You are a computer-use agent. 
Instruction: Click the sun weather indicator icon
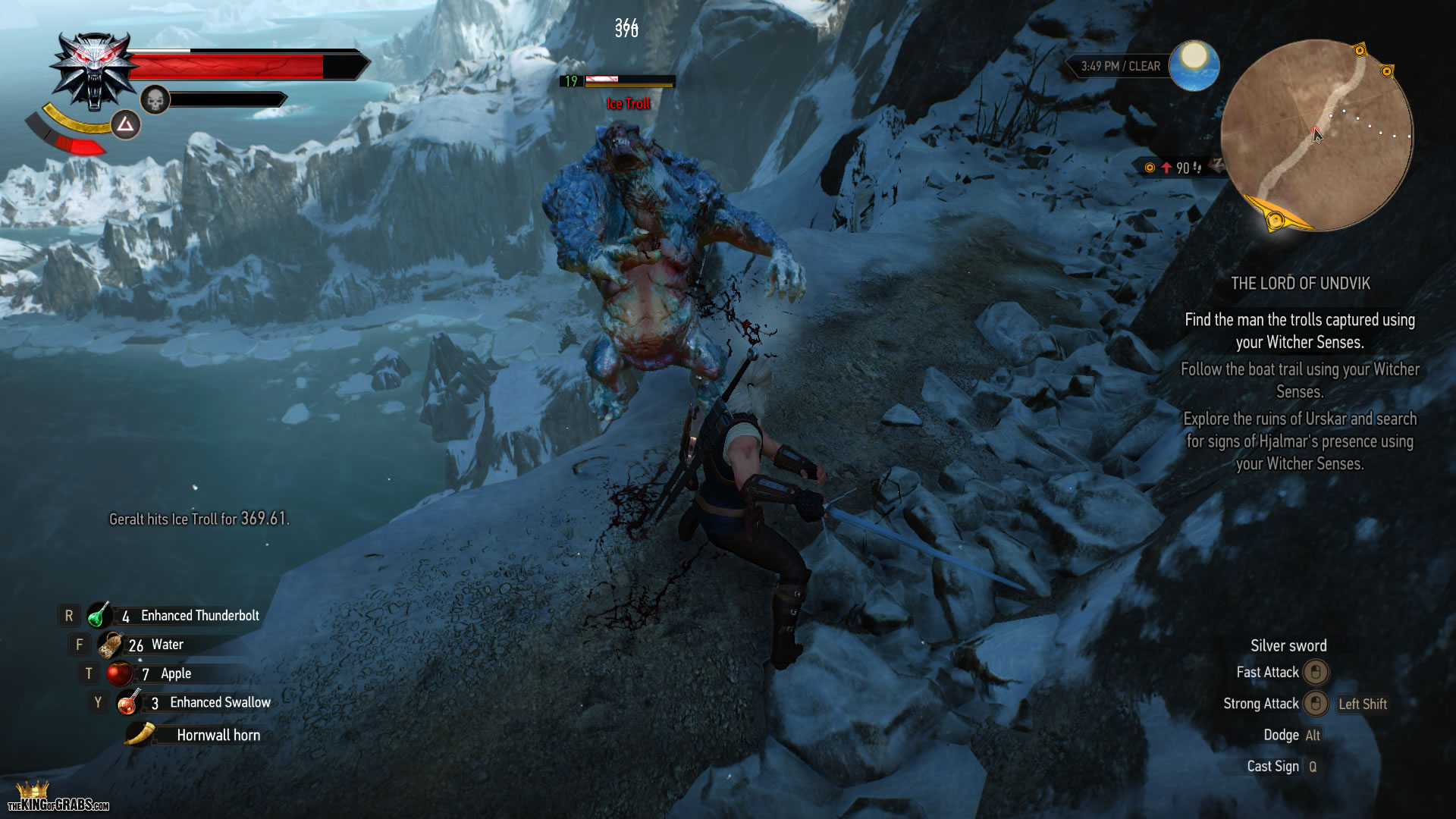[1194, 64]
